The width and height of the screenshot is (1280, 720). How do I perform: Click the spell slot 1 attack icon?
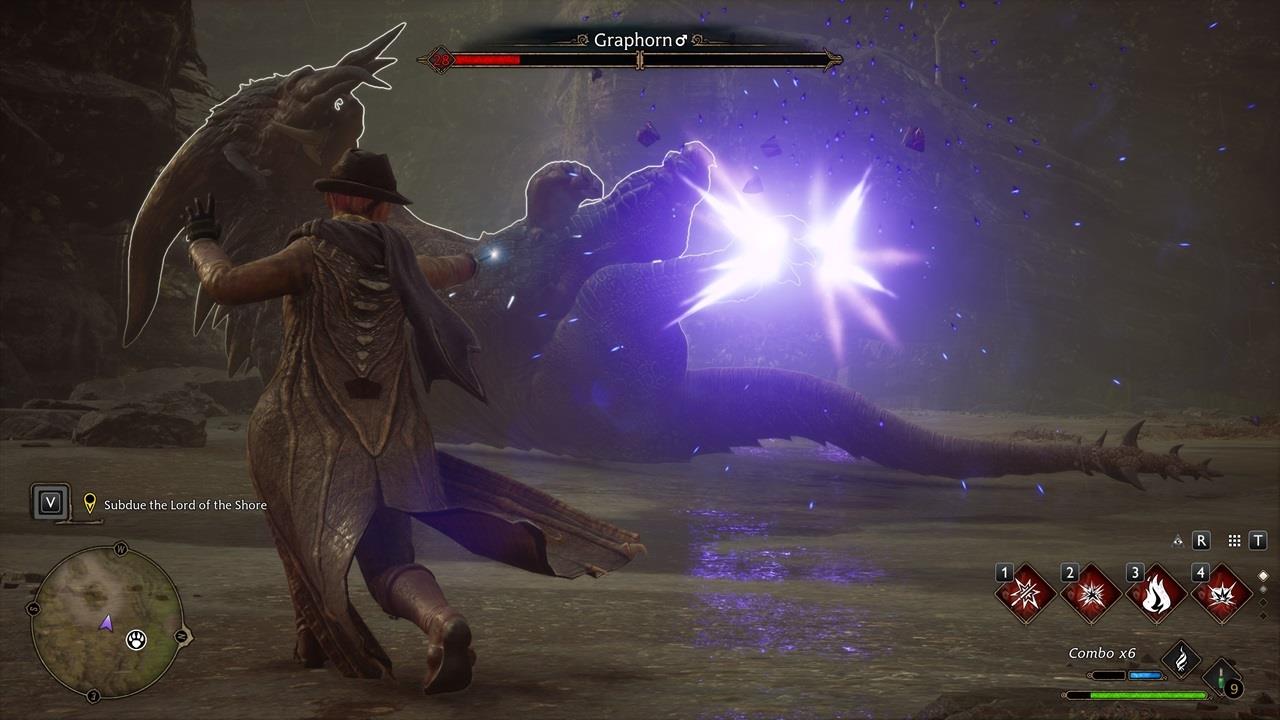[1025, 596]
